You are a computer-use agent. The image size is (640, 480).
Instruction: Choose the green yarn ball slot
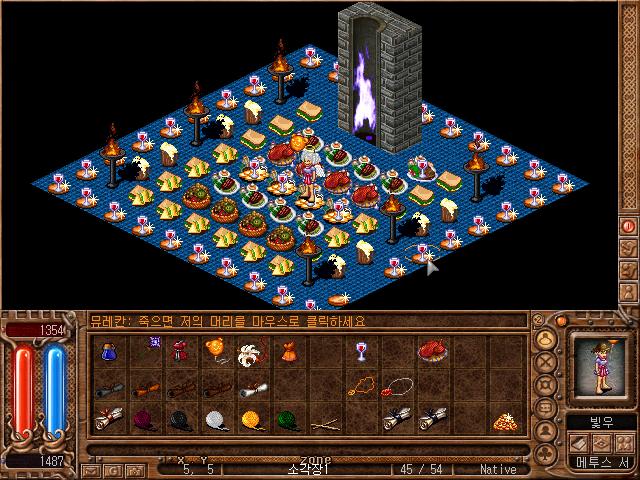click(x=287, y=420)
